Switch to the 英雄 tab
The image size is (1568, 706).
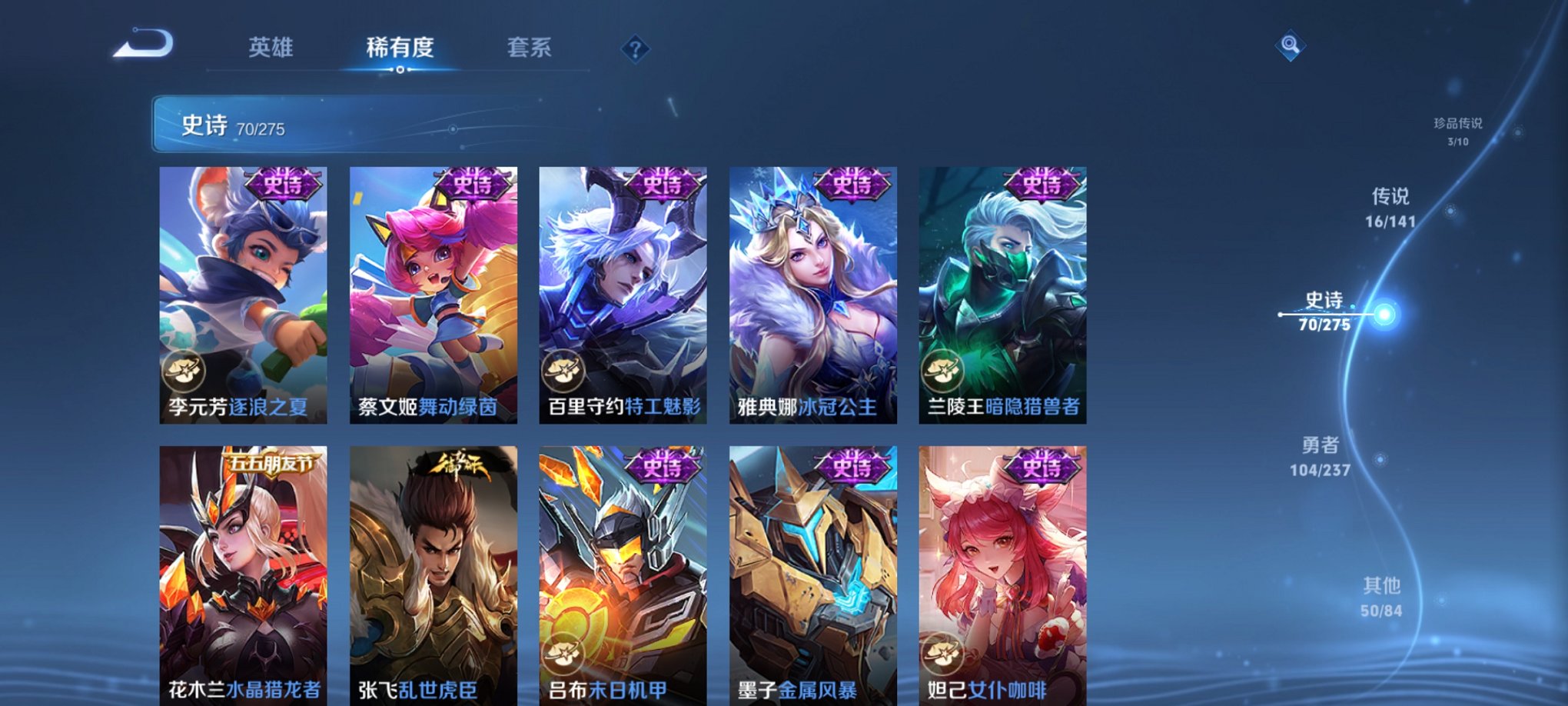[x=271, y=48]
